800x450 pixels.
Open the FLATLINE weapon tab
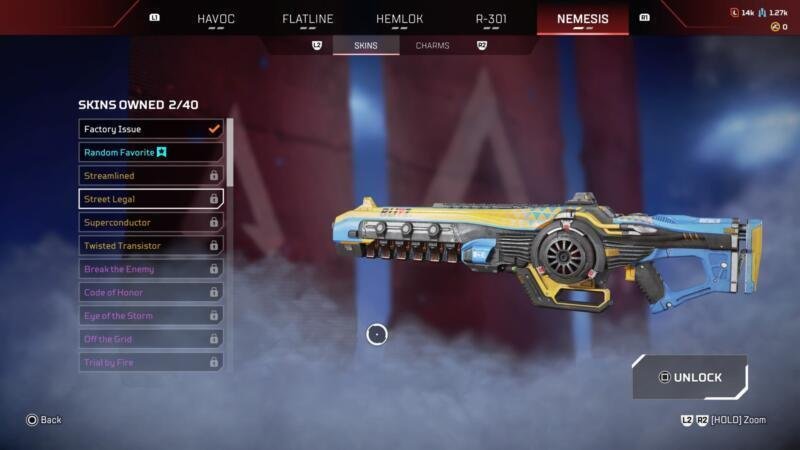307,18
